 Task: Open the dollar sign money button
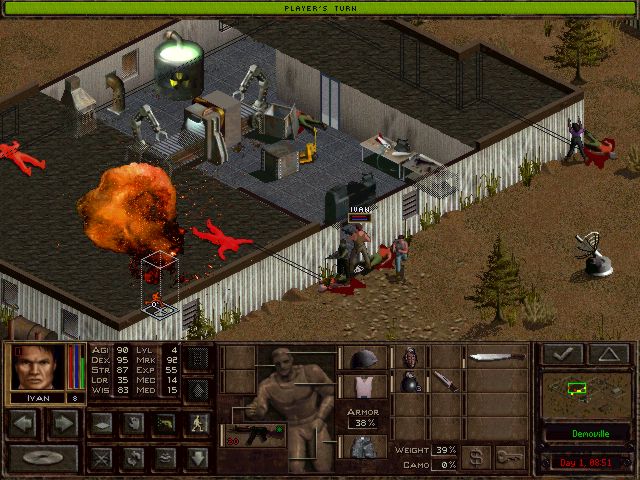(x=476, y=456)
